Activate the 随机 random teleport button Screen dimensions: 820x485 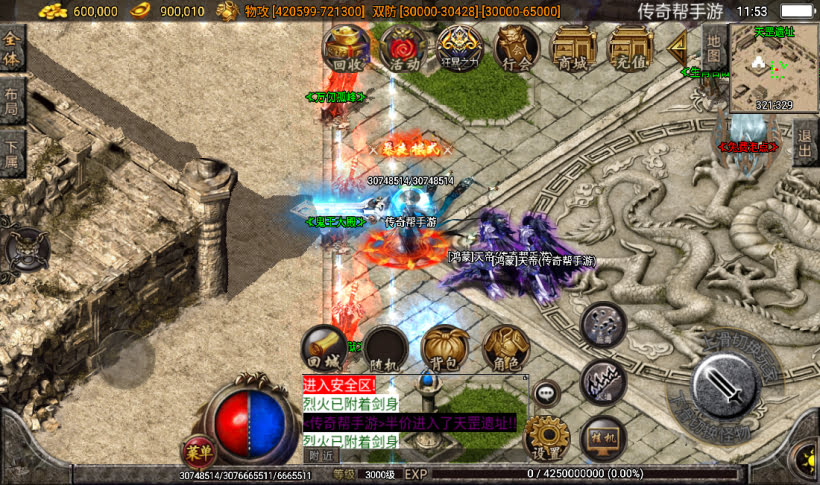click(x=385, y=348)
